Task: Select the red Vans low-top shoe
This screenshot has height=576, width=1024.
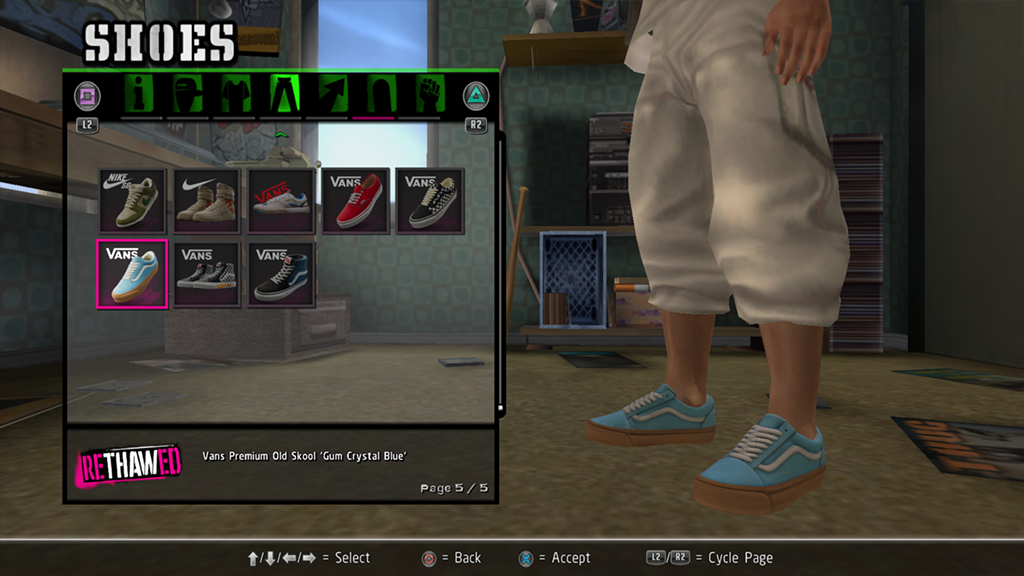Action: click(x=355, y=201)
